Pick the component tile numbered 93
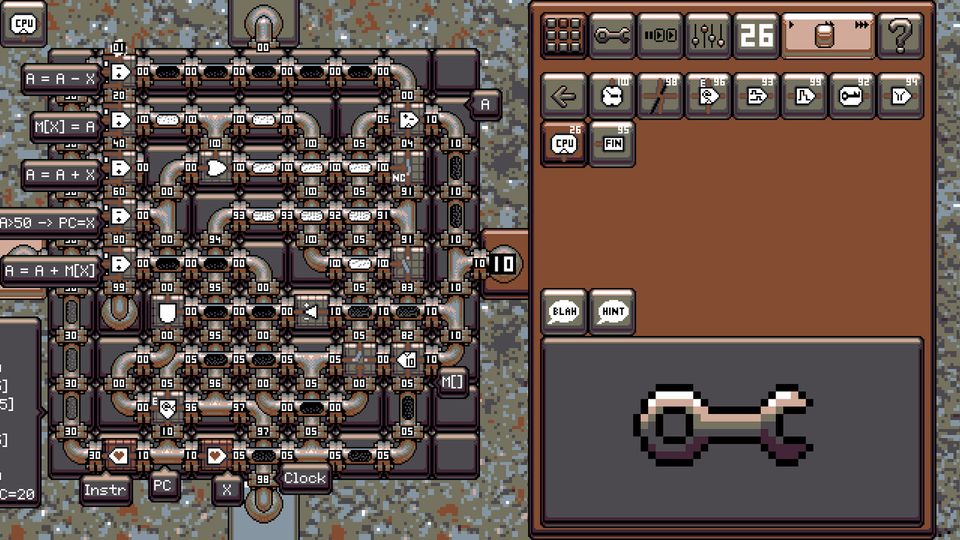The height and width of the screenshot is (540, 960). [x=757, y=96]
